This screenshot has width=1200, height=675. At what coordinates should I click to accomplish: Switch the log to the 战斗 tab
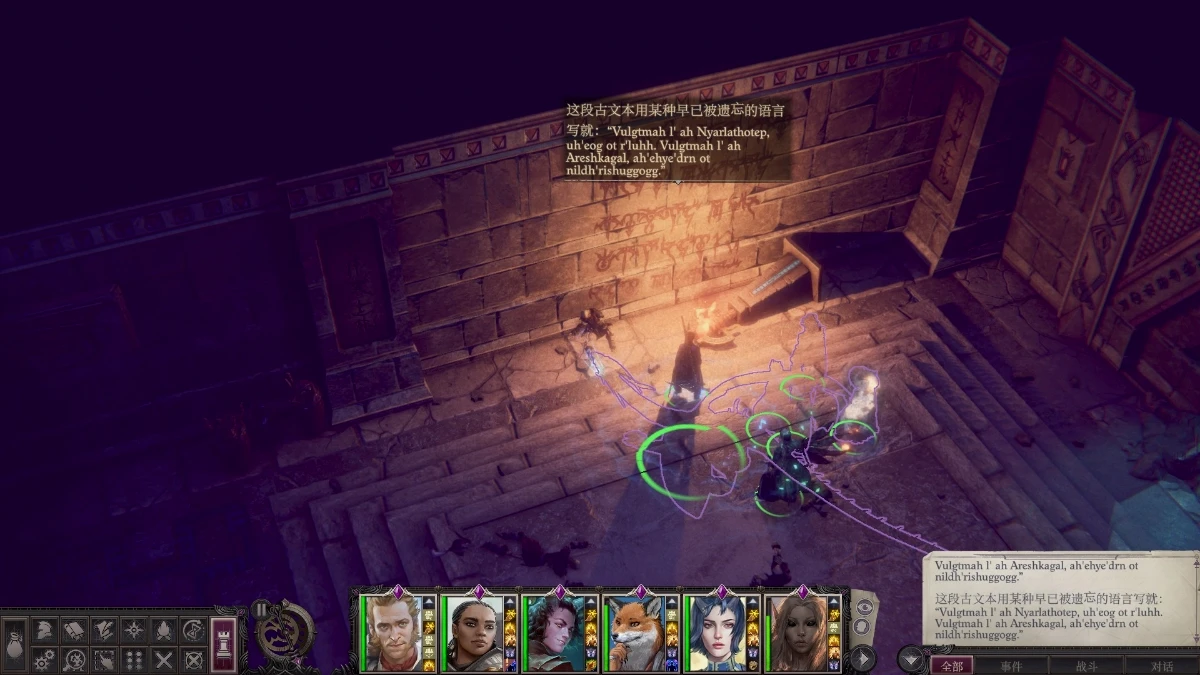pyautogui.click(x=1086, y=666)
